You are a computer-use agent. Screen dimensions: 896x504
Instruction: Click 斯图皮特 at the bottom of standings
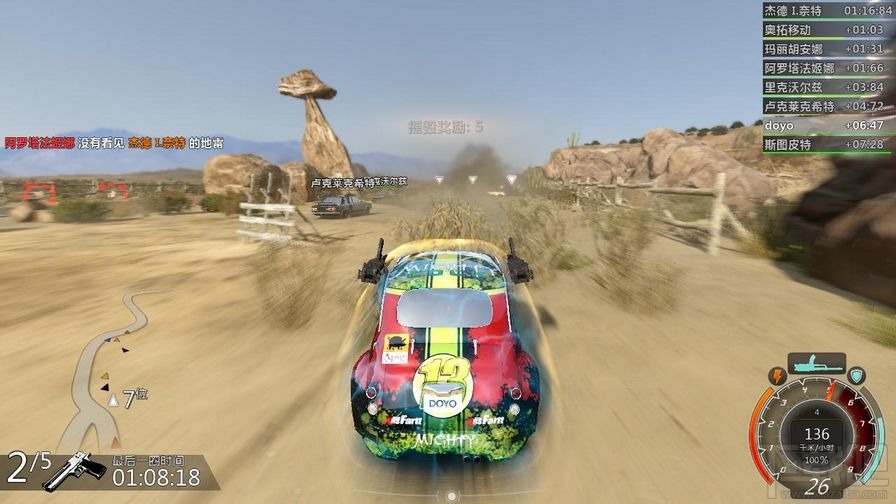[823, 144]
